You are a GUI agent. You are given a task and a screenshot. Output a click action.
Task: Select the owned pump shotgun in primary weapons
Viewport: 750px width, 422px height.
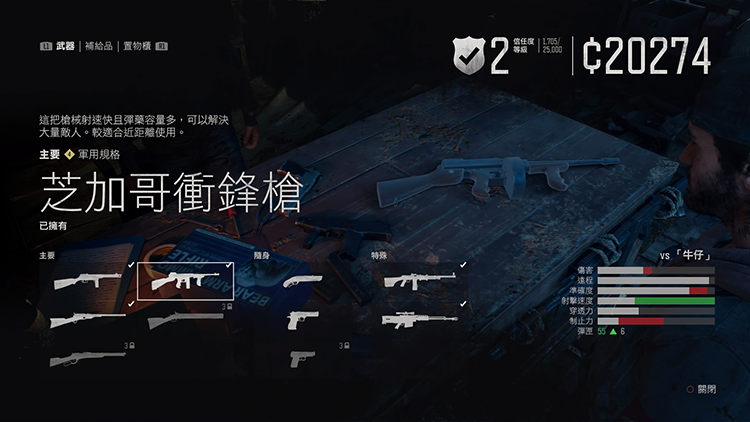(87, 320)
